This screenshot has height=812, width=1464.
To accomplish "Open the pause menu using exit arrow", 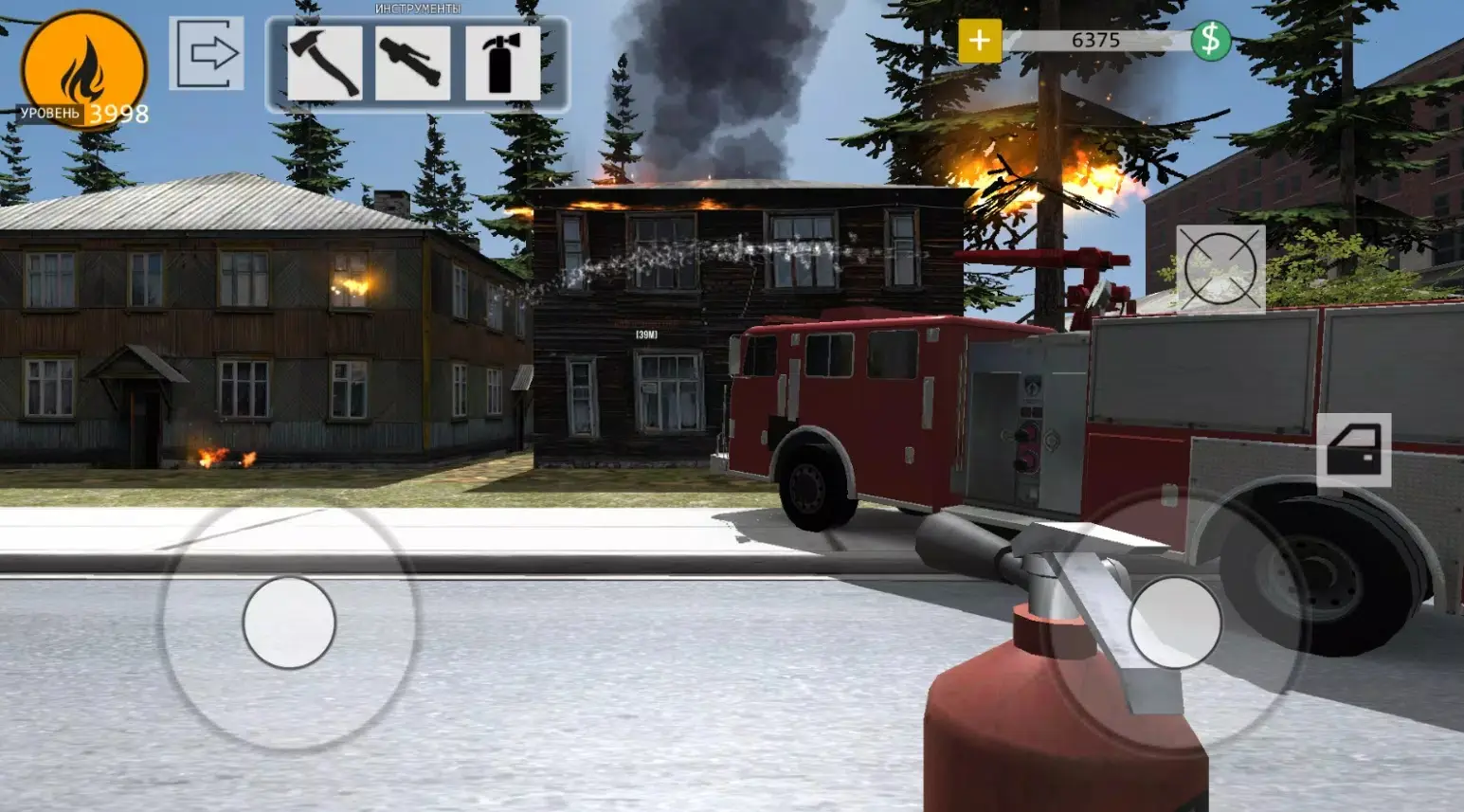I will (x=205, y=51).
